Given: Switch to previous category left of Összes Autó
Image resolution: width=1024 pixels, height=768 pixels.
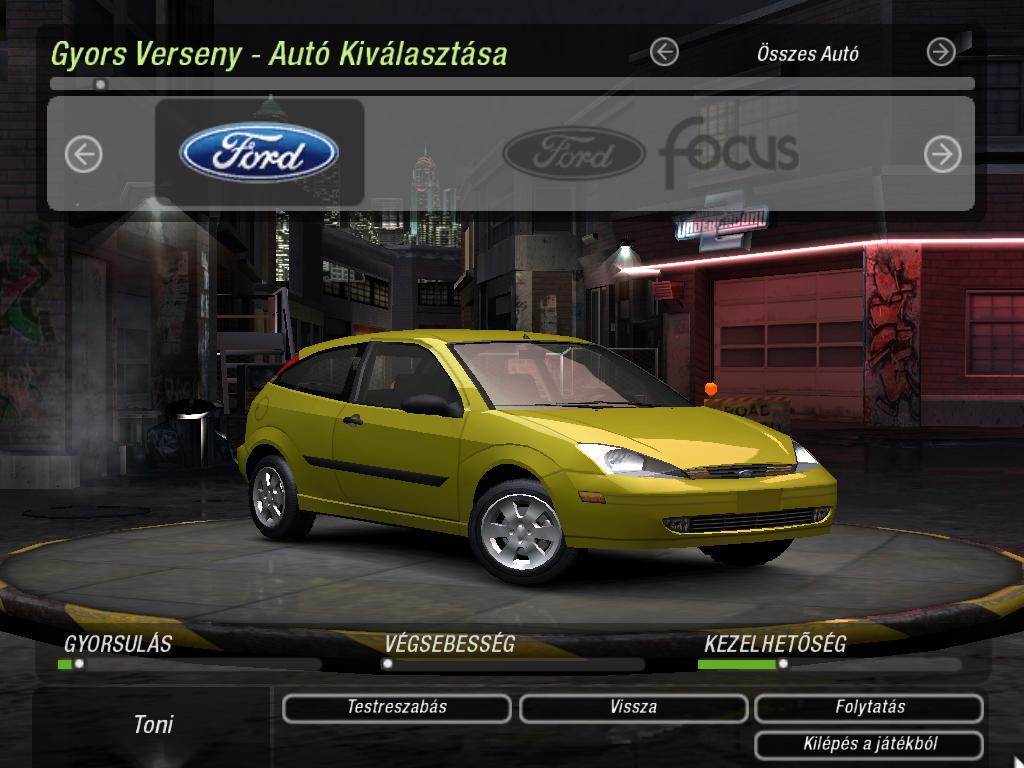Looking at the screenshot, I should click(664, 52).
